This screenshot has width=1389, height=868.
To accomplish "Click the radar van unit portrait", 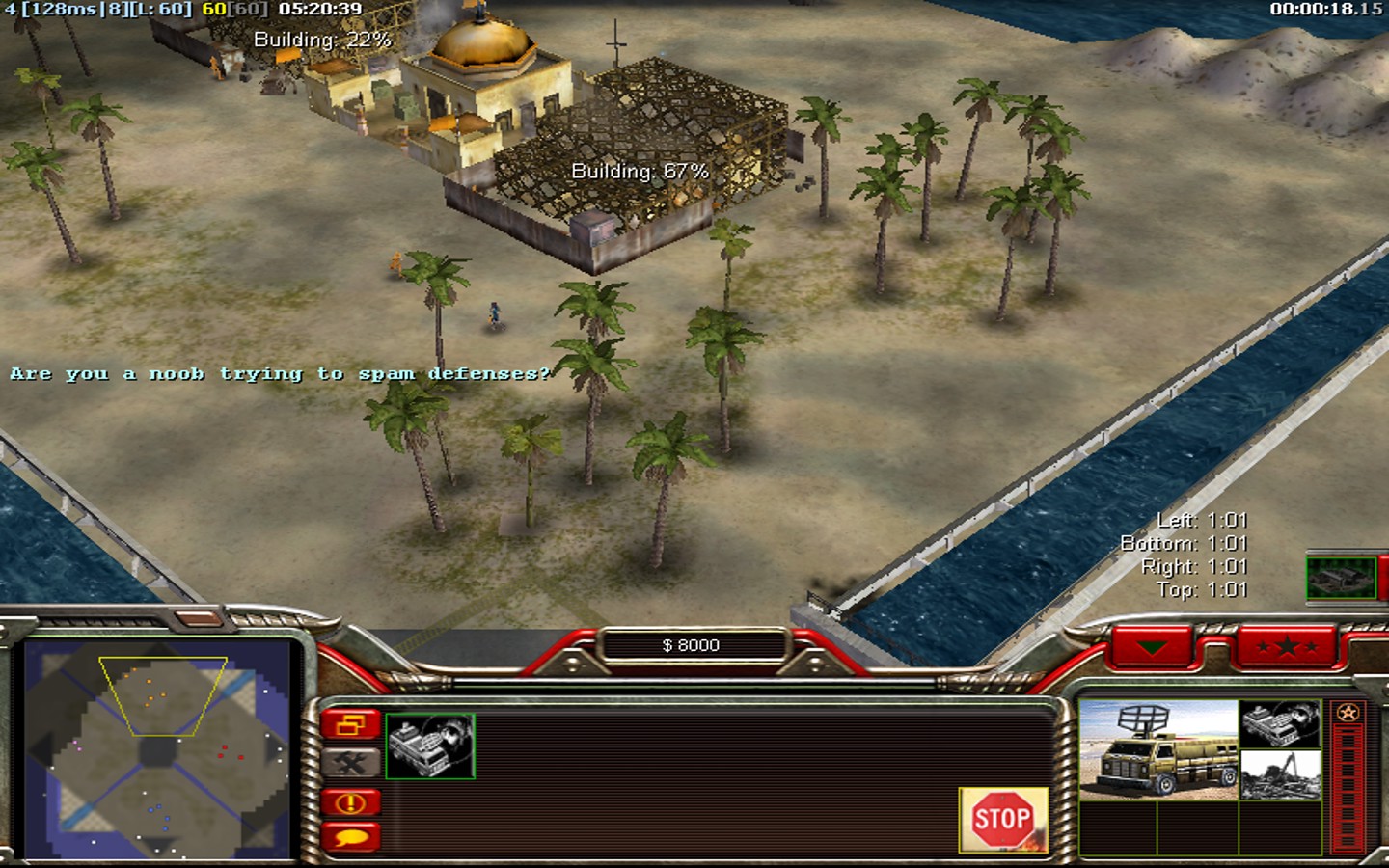I will (1157, 750).
